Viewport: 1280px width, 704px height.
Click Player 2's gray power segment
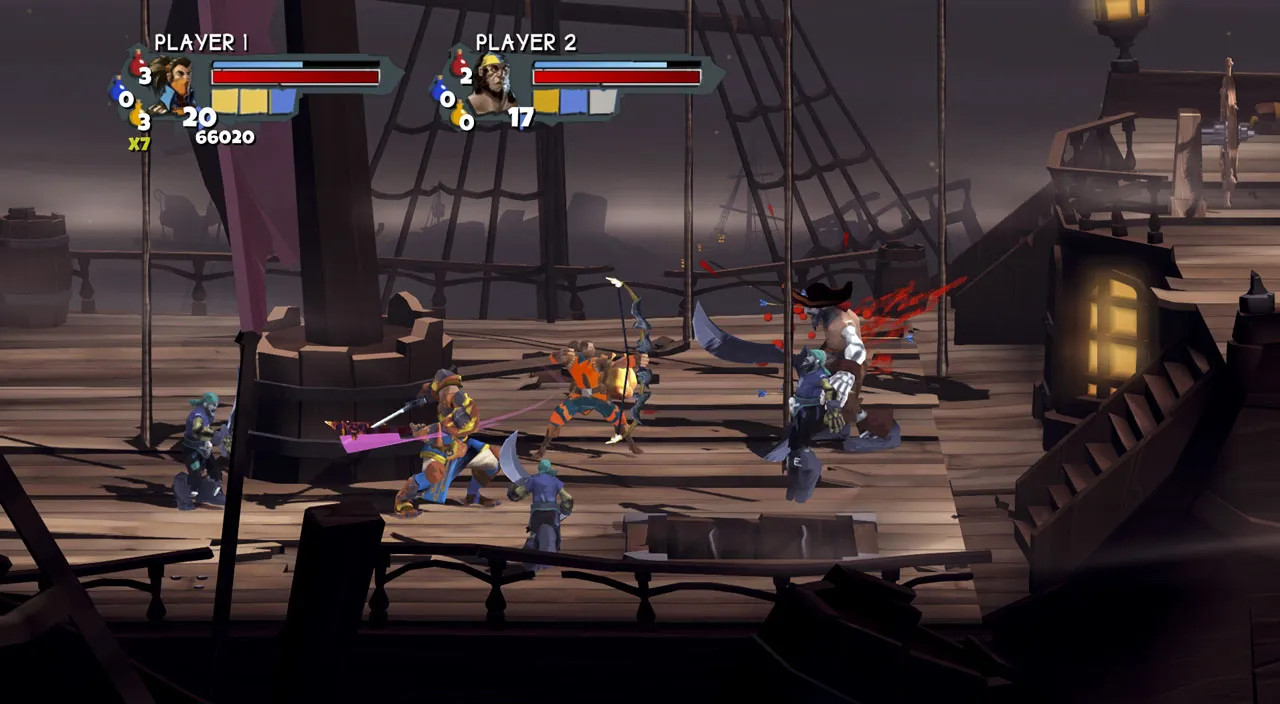(x=602, y=101)
